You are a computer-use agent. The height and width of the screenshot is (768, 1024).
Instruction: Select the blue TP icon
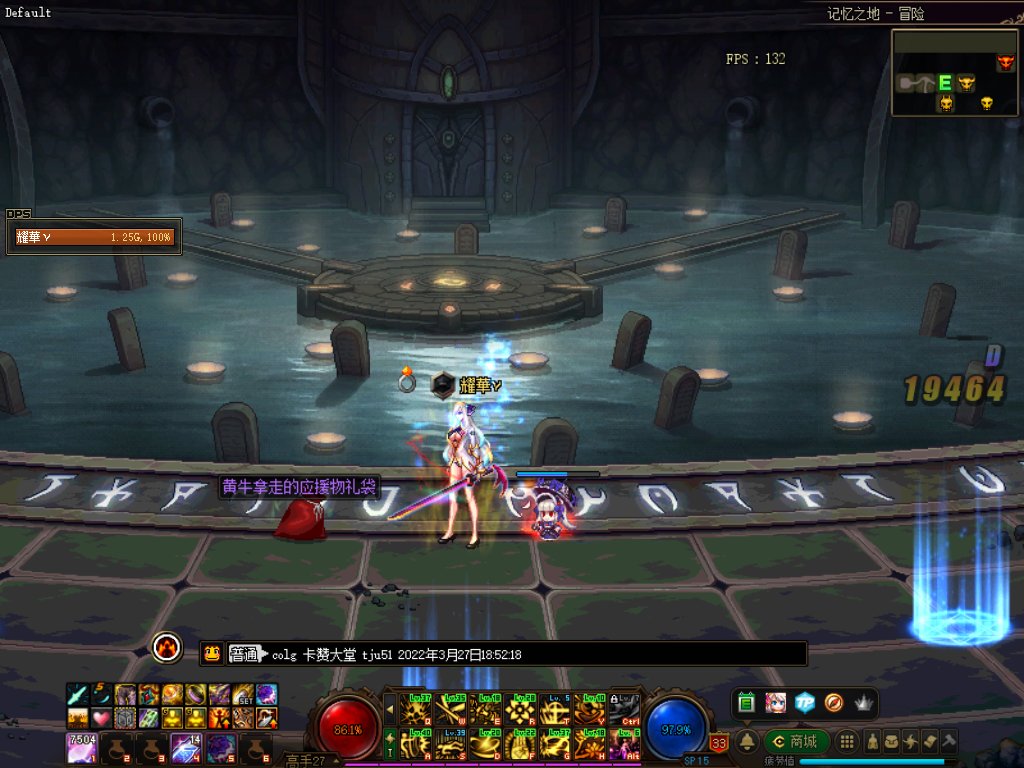805,703
